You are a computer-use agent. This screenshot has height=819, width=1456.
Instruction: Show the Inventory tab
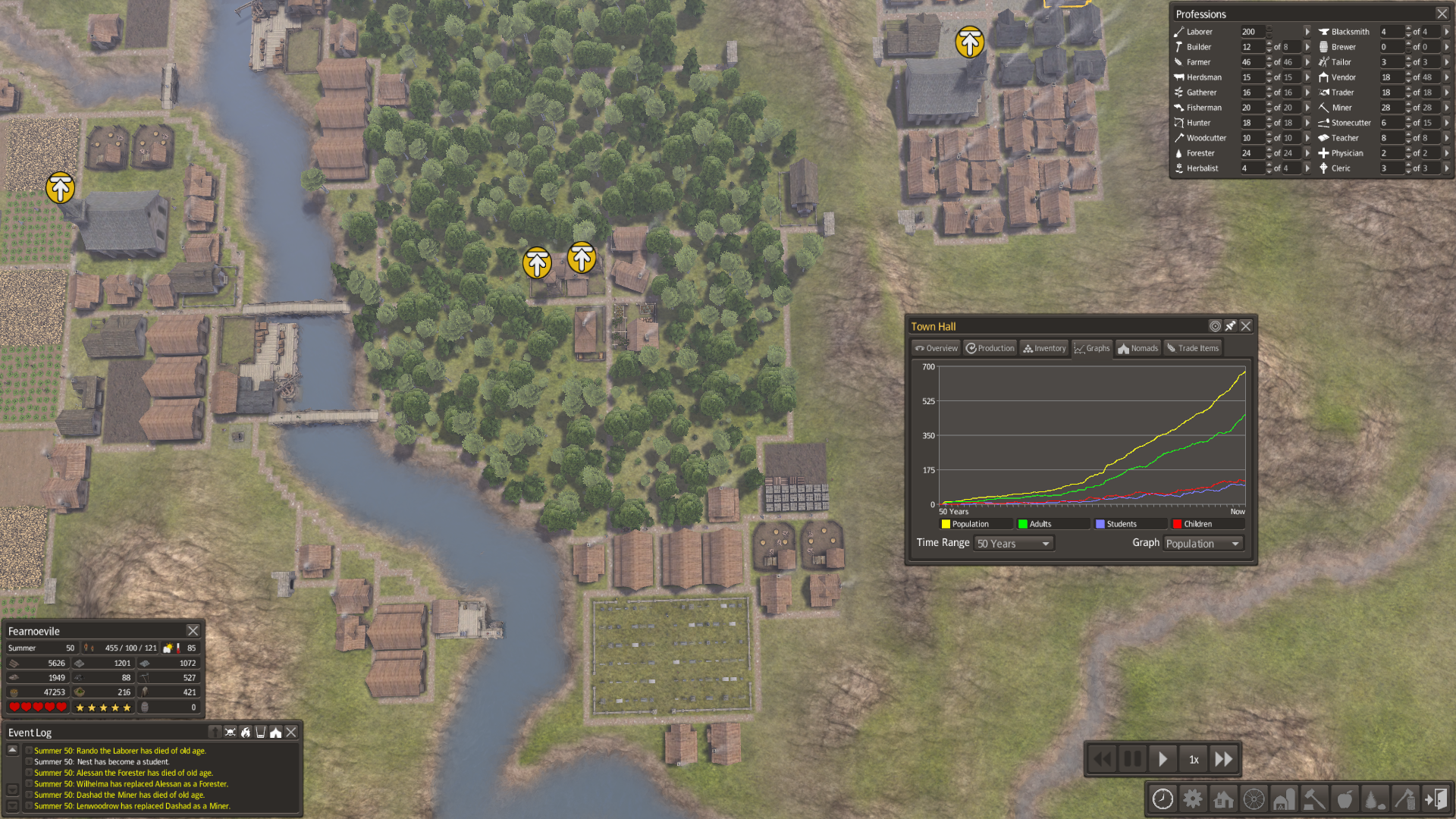(x=1044, y=348)
